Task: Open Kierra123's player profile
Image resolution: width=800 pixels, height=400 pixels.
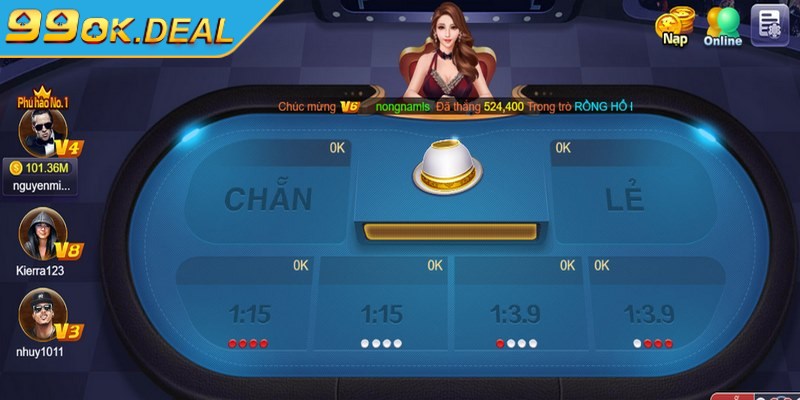Action: pyautogui.click(x=42, y=235)
